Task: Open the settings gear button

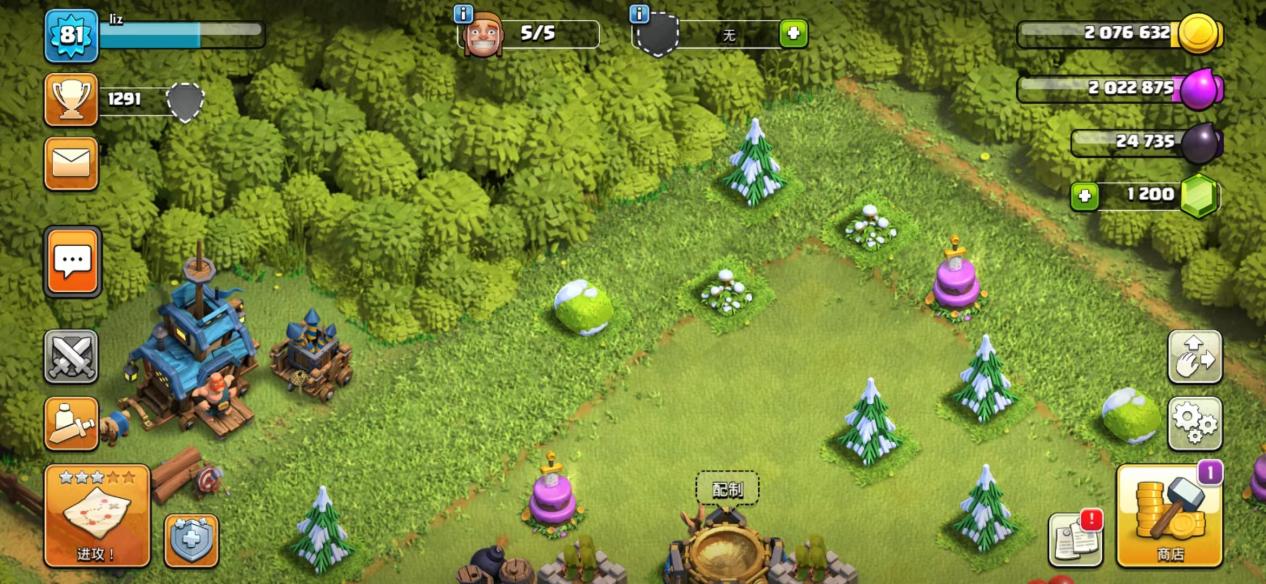Action: click(x=1194, y=424)
